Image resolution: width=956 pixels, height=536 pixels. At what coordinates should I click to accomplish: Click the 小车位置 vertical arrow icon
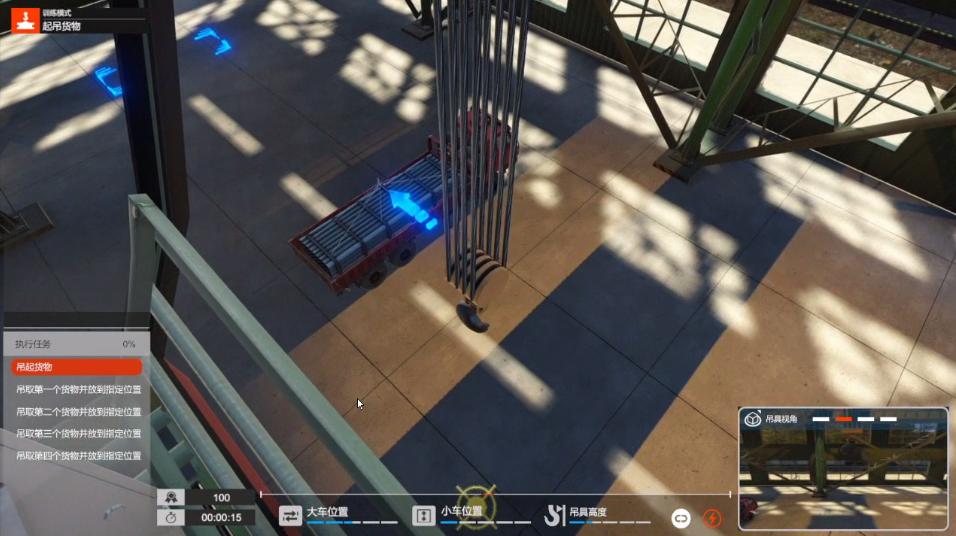coord(422,516)
